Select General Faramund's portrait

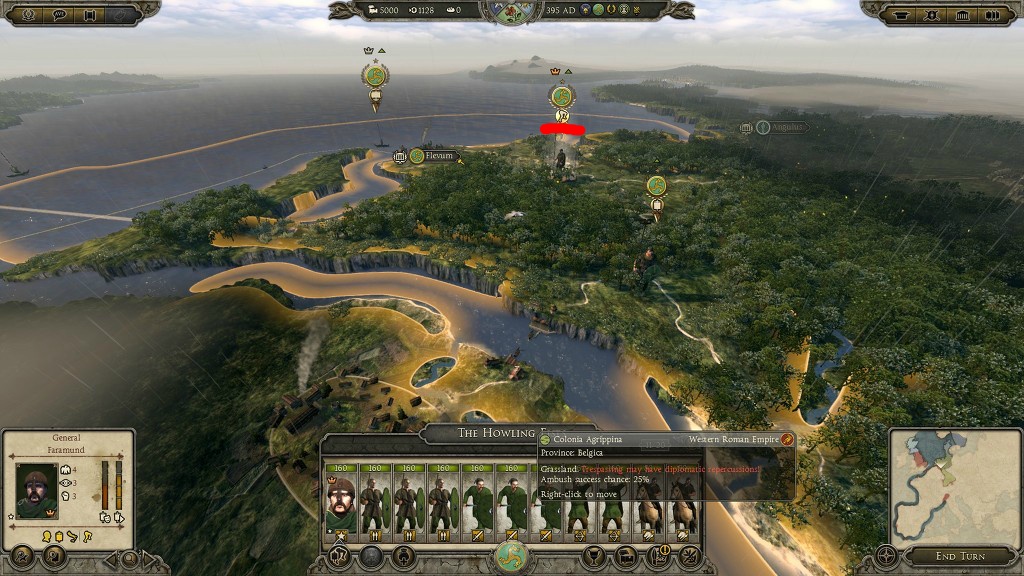click(x=37, y=489)
